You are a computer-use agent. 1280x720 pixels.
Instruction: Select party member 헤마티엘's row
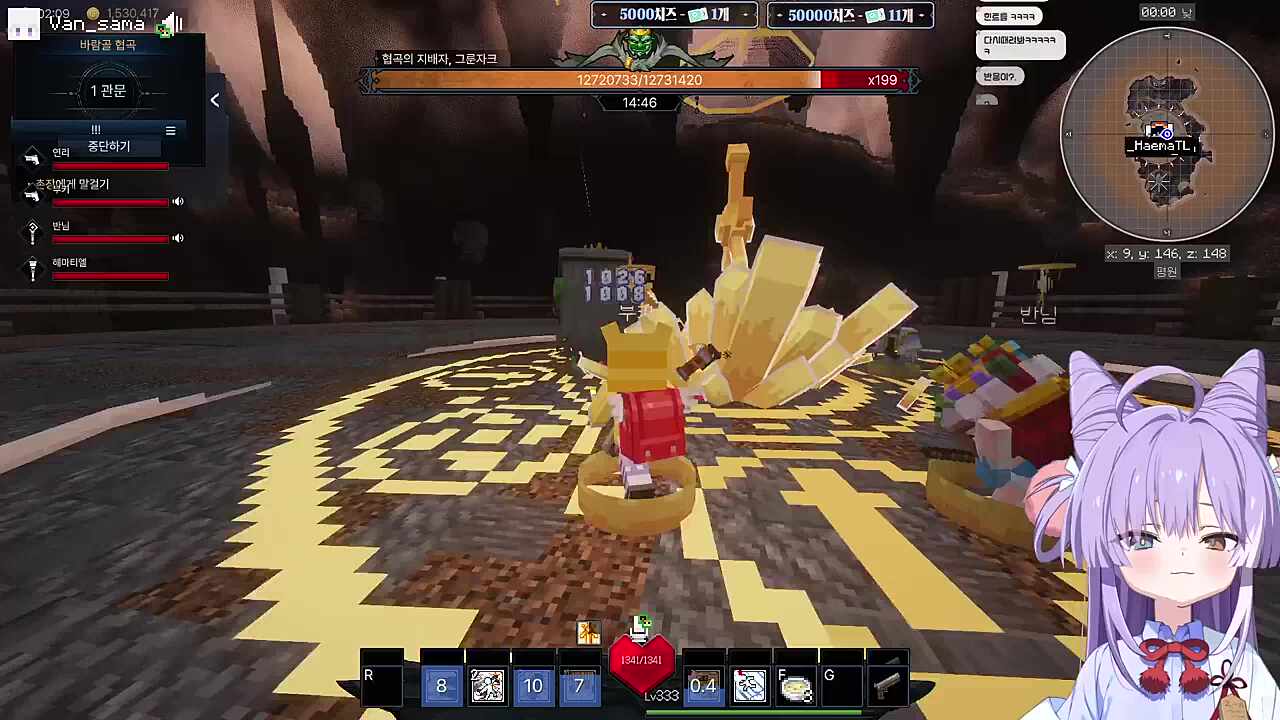100,268
